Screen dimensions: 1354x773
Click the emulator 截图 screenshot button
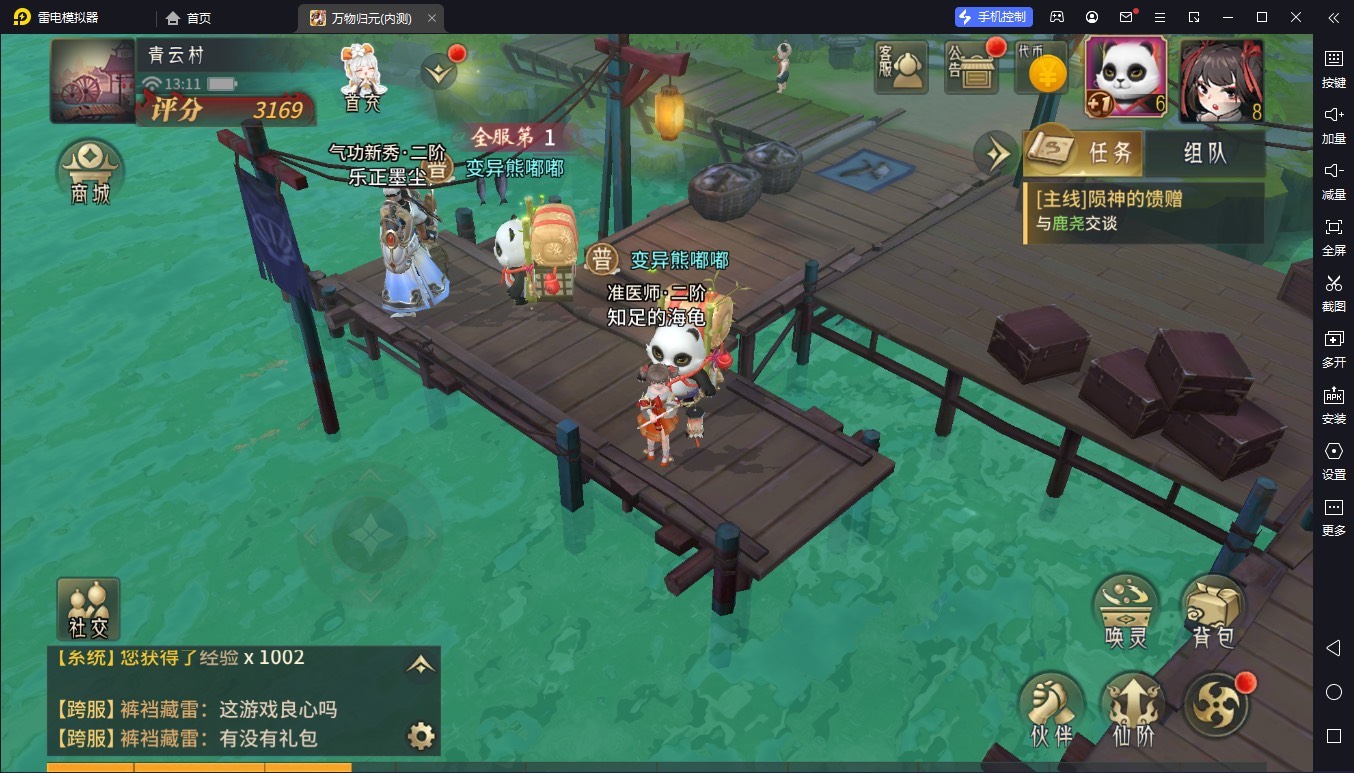click(x=1333, y=290)
